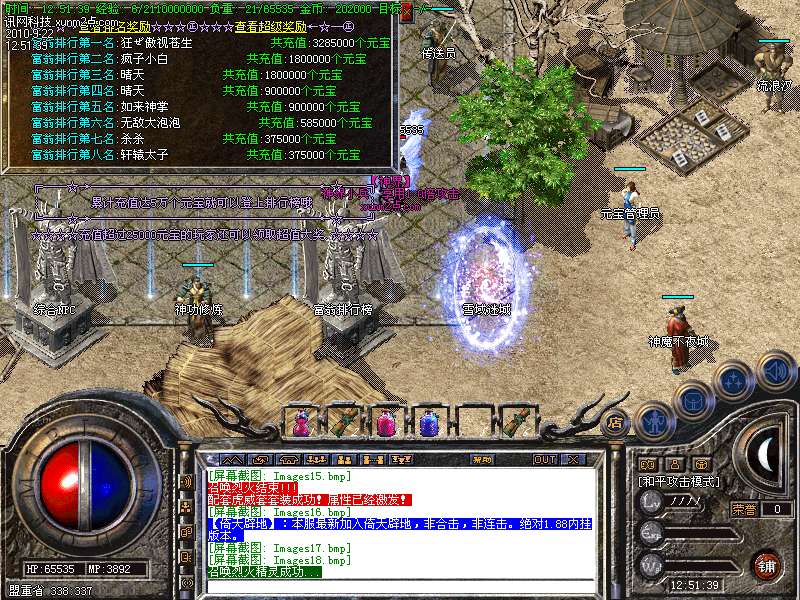Open the red 铺 stall button

(767, 564)
